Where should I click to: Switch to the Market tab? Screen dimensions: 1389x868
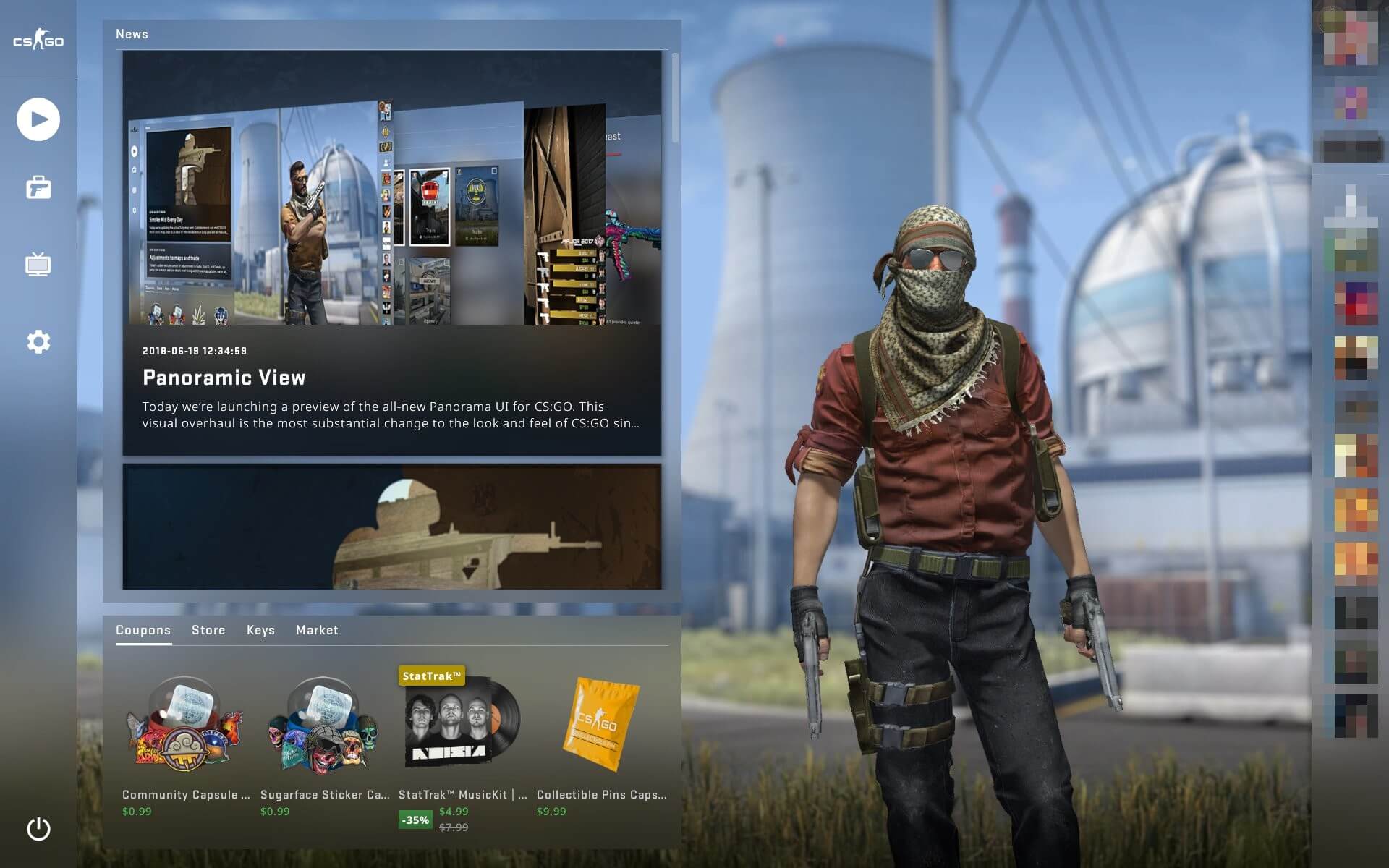point(317,630)
